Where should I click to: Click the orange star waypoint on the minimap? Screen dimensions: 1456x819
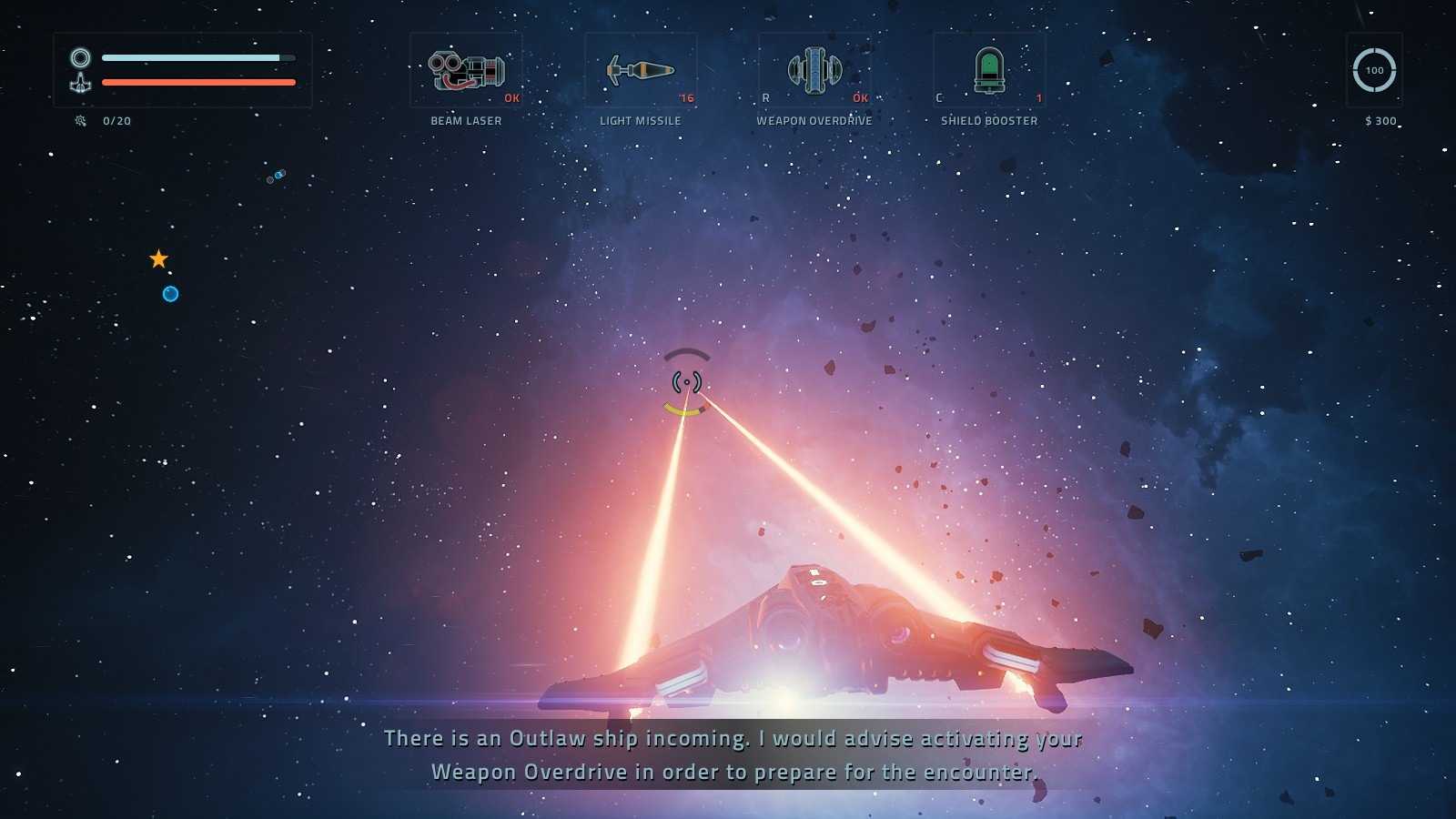(159, 258)
